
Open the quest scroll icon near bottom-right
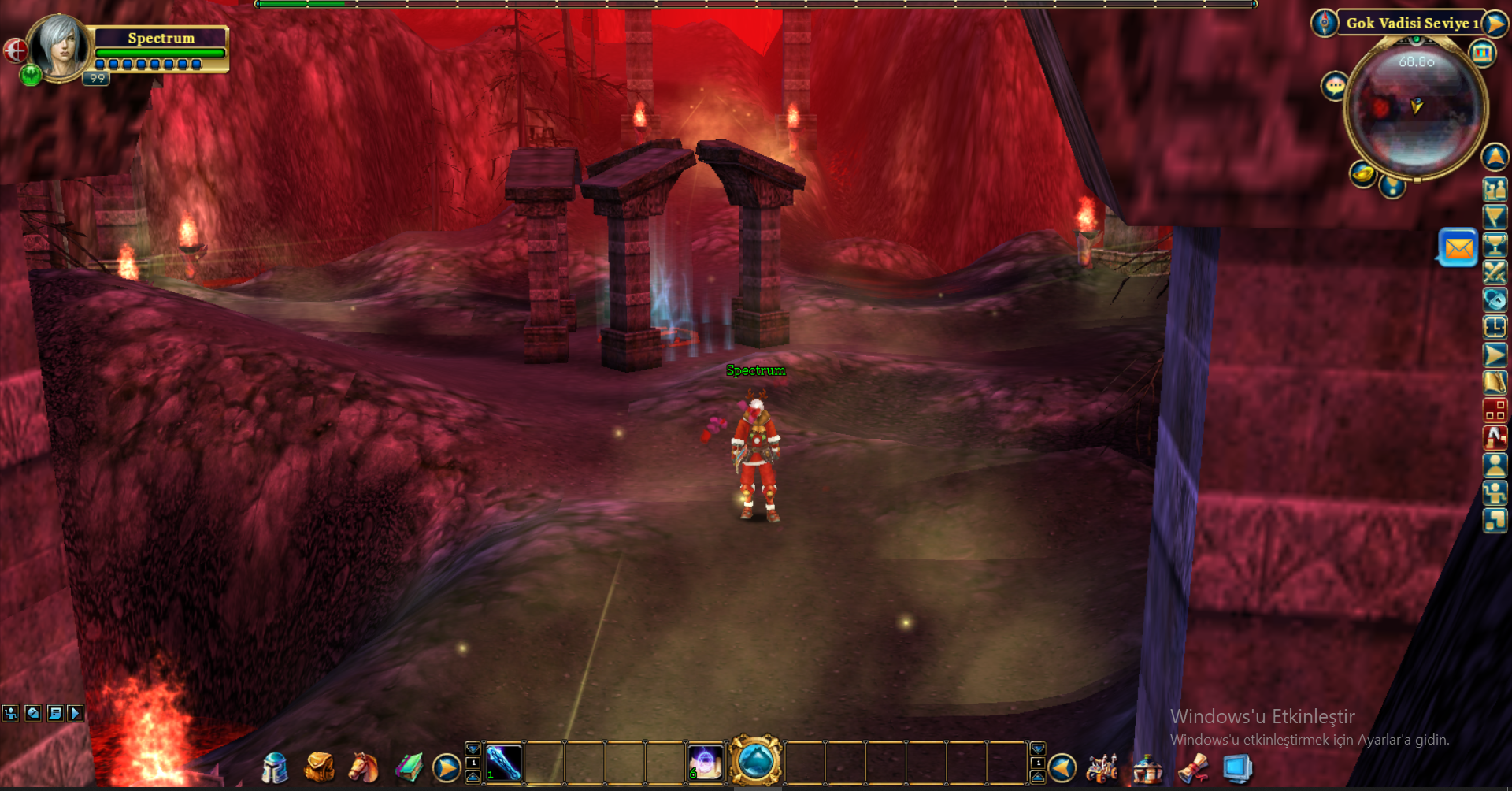[x=1192, y=766]
